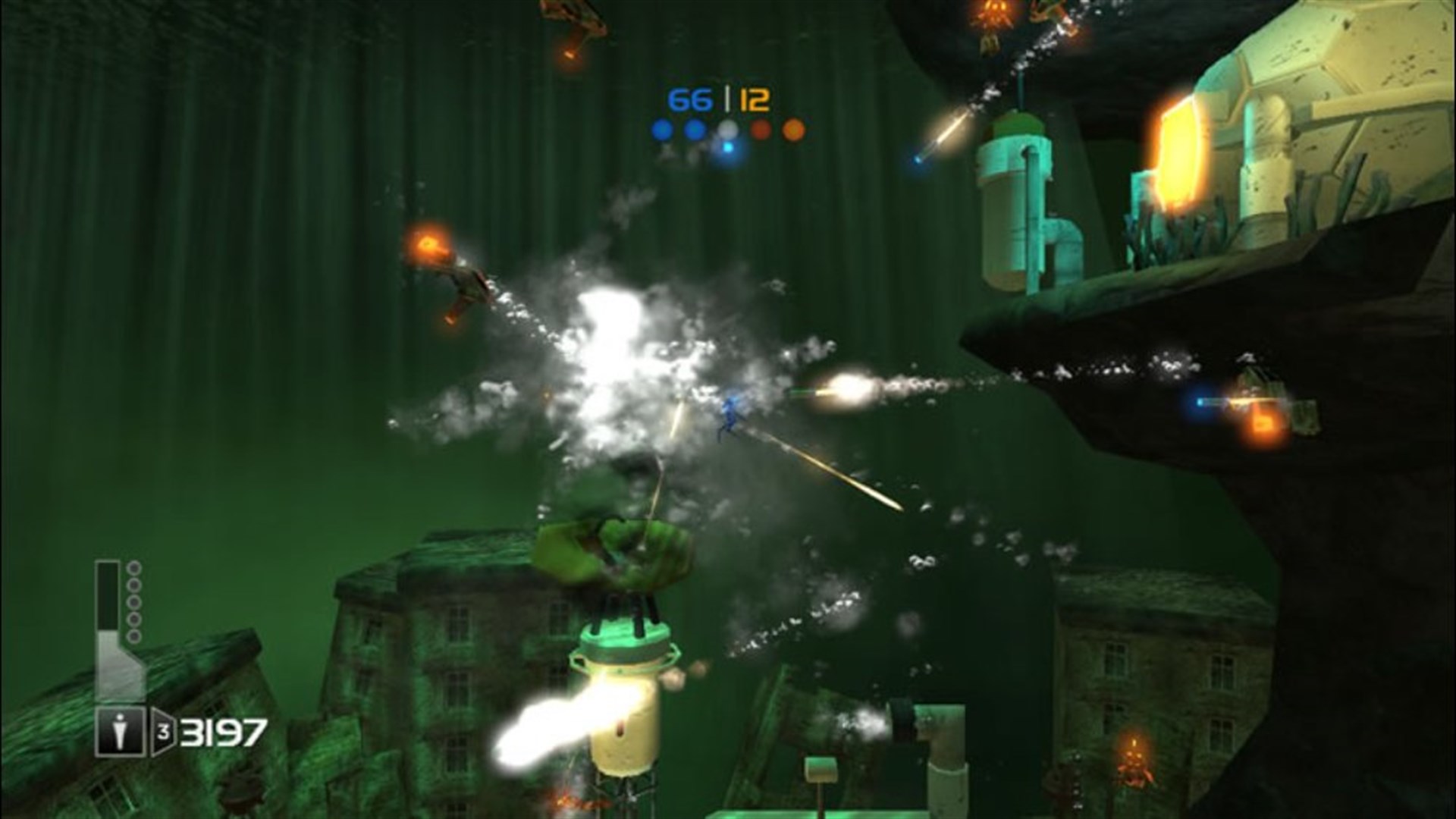Select the orange score 12 in the HUD

pos(755,99)
